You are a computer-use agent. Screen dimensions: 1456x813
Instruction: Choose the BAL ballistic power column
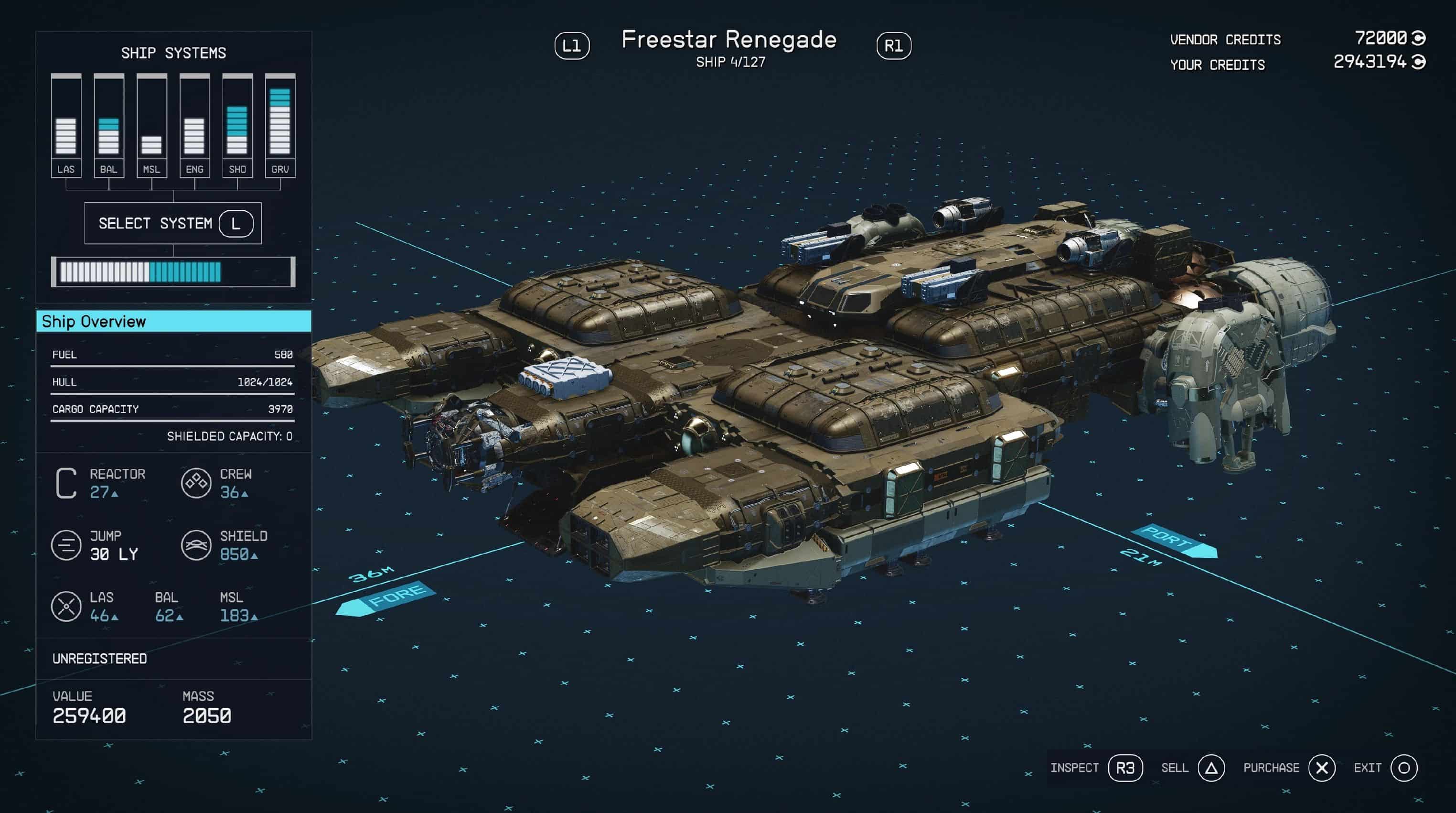click(108, 126)
